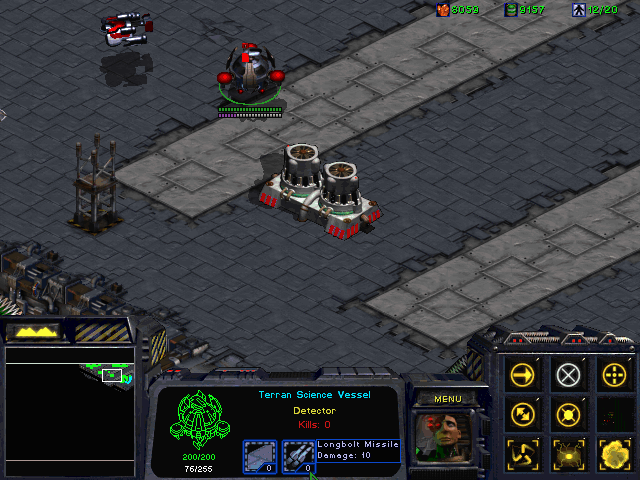
Task: Cast Defensive Matrix ability
Action: [x=524, y=452]
